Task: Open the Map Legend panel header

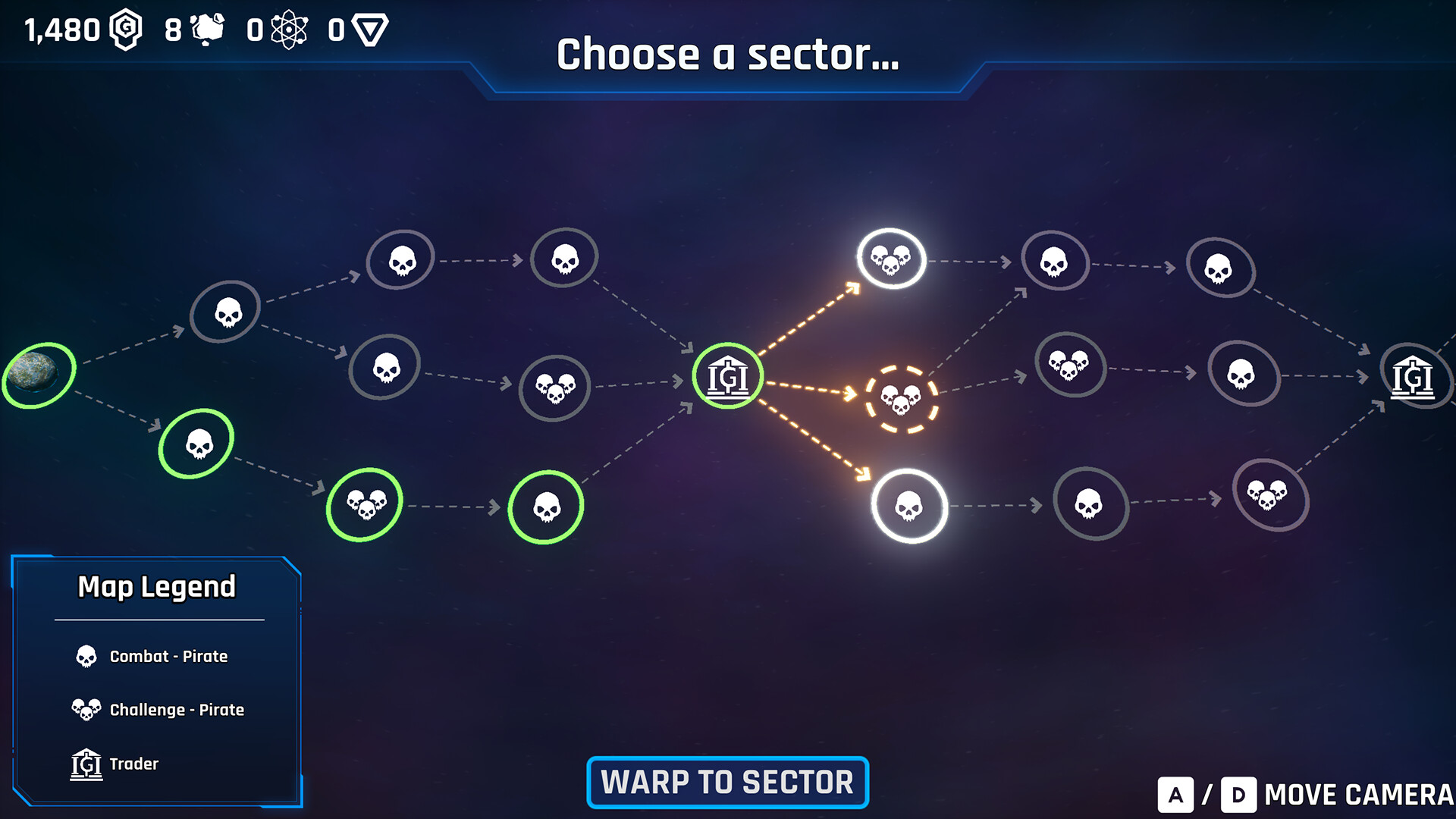Action: pos(158,586)
